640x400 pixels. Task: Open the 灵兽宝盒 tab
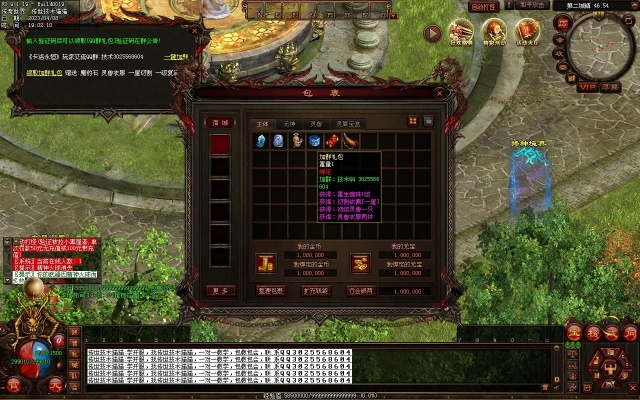click(347, 123)
